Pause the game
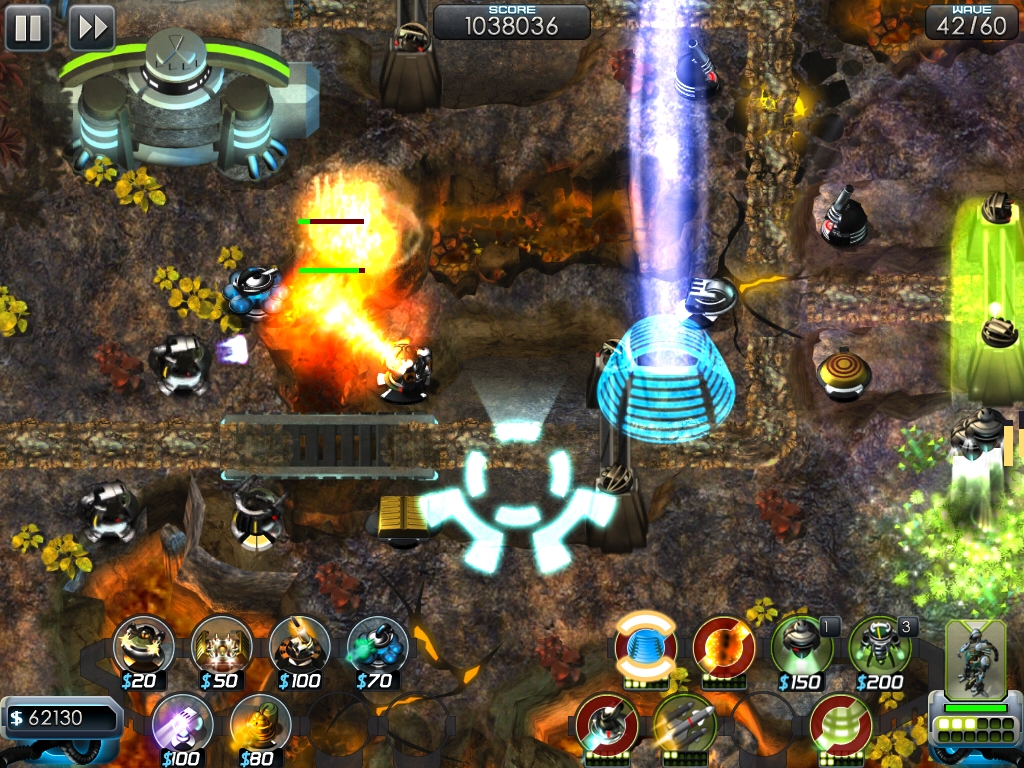1024x768 pixels. point(28,27)
